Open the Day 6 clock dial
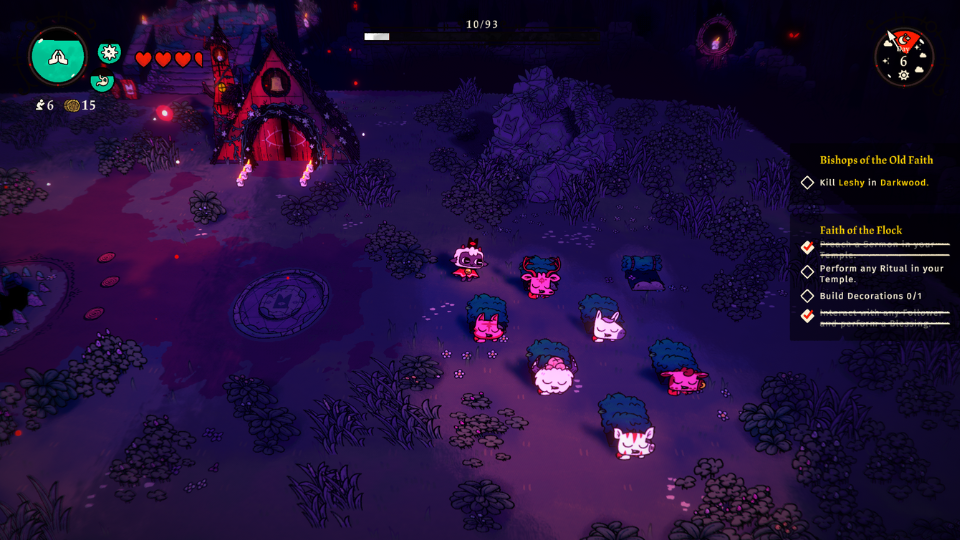 [904, 57]
